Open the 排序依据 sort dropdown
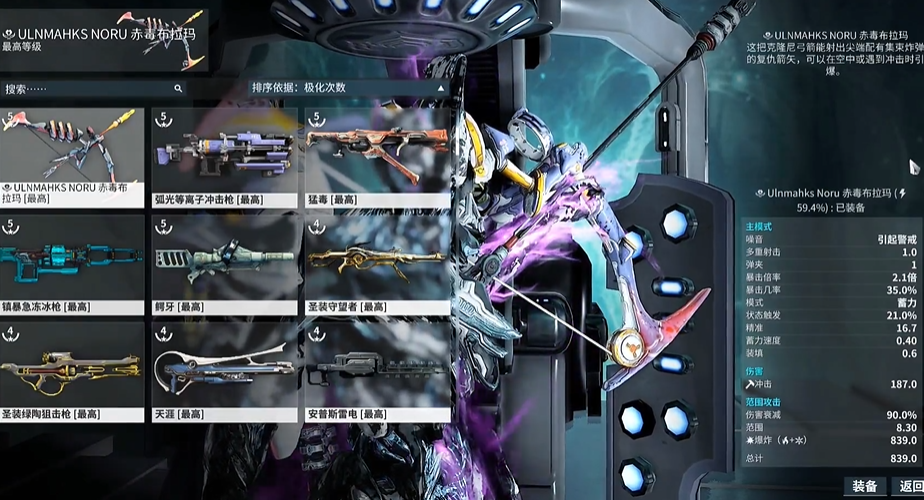The height and width of the screenshot is (500, 924). 346,88
